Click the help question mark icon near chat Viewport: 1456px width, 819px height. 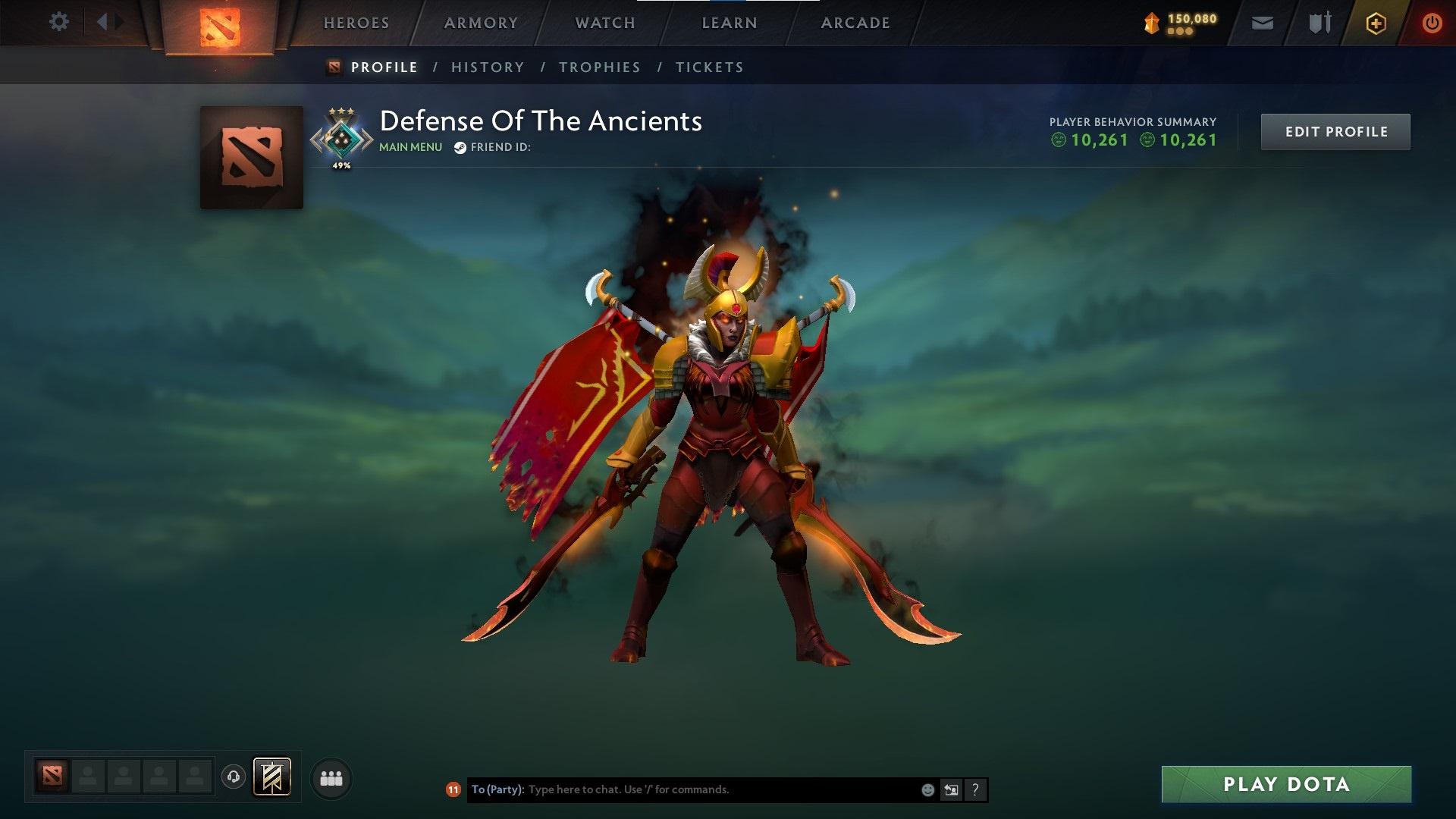(974, 789)
